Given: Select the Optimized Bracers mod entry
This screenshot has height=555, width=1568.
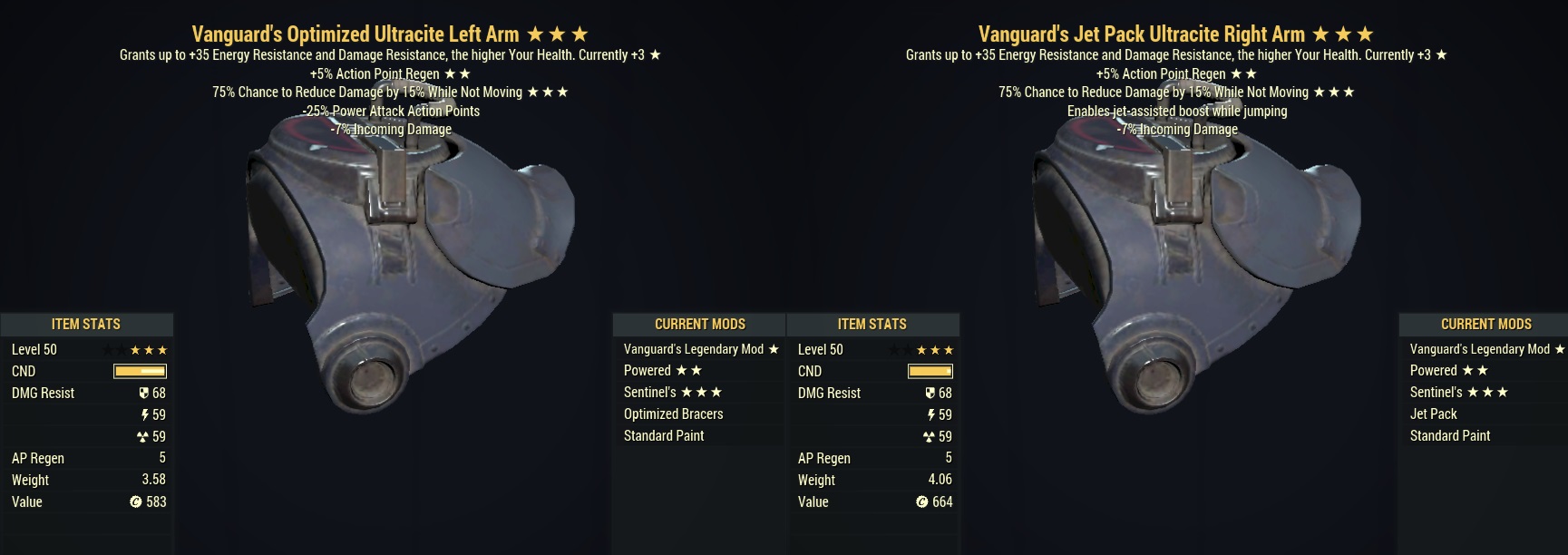Looking at the screenshot, I should pos(673,414).
